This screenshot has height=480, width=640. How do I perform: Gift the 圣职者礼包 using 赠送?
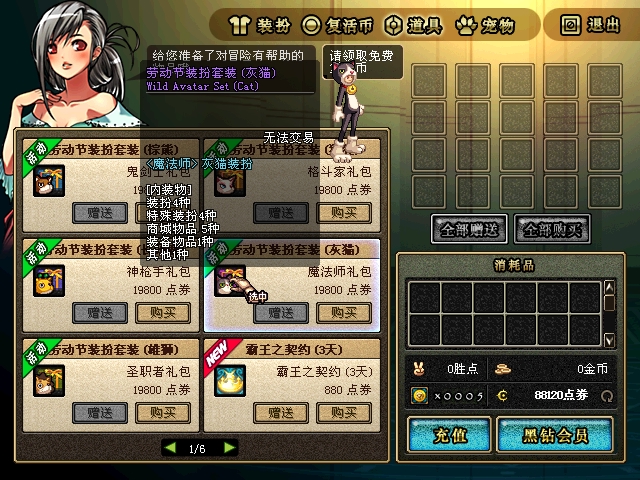99,412
